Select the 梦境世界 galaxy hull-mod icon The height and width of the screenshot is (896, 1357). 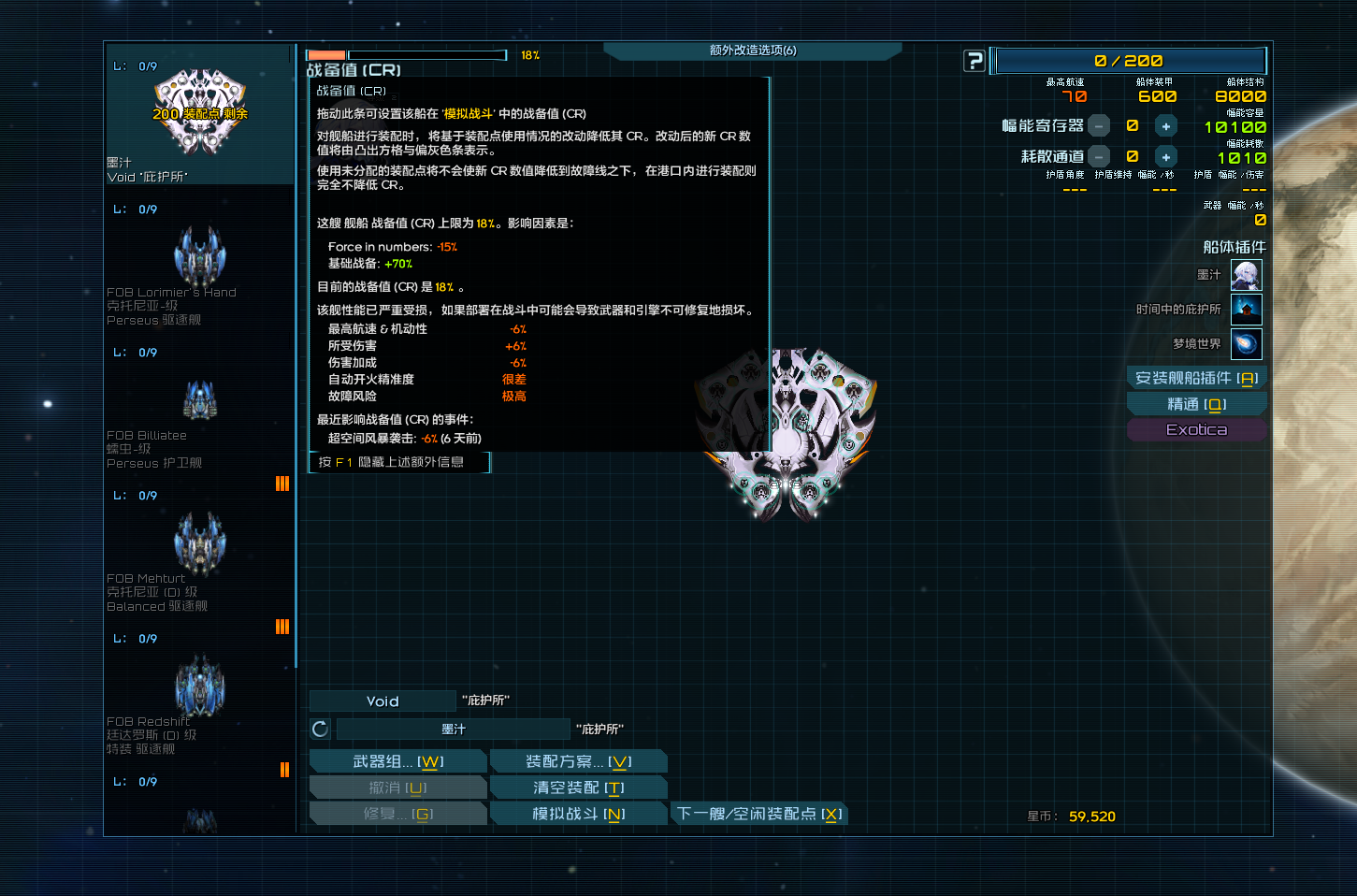1248,343
